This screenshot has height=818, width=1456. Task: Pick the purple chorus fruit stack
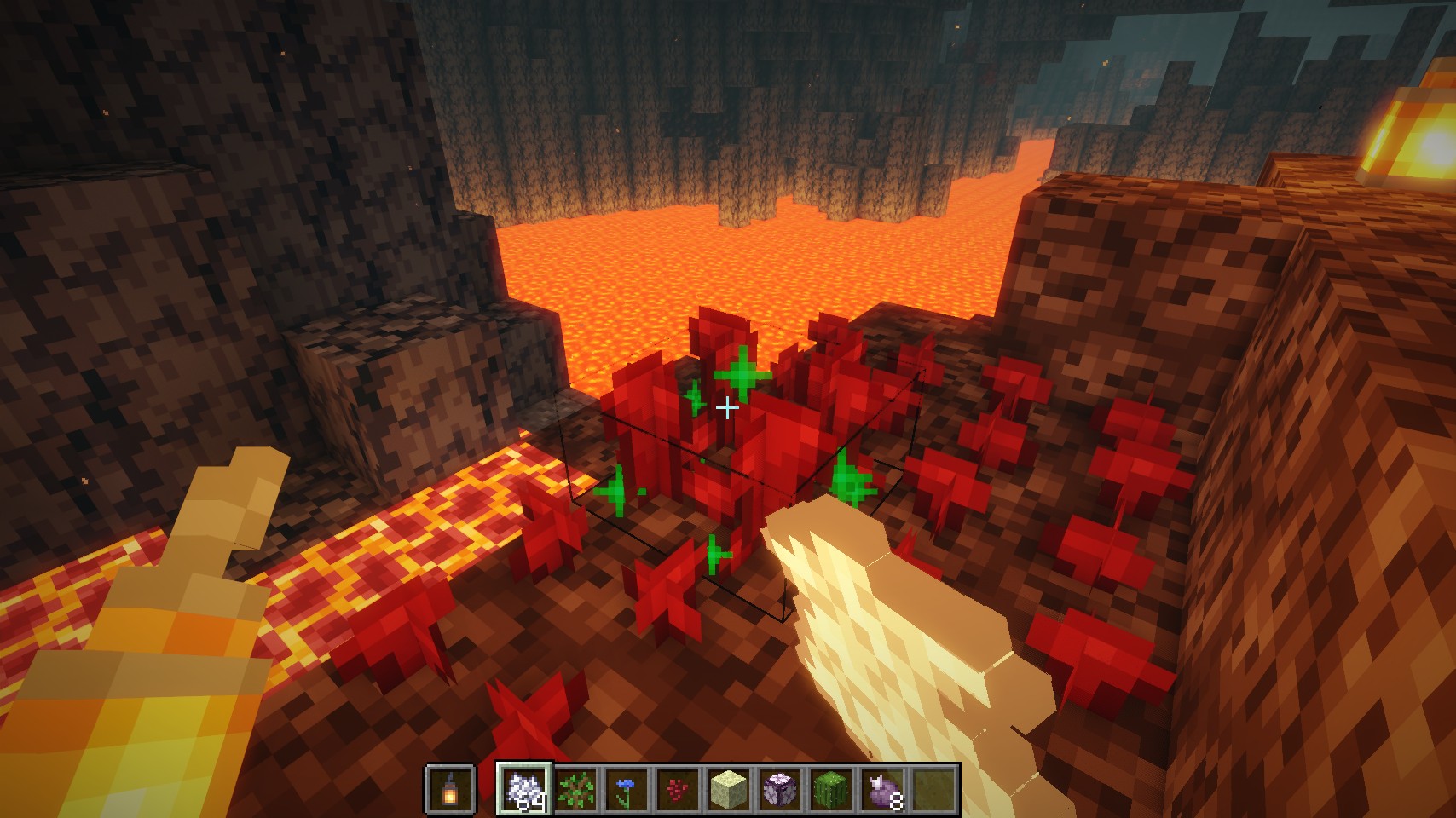[x=882, y=789]
